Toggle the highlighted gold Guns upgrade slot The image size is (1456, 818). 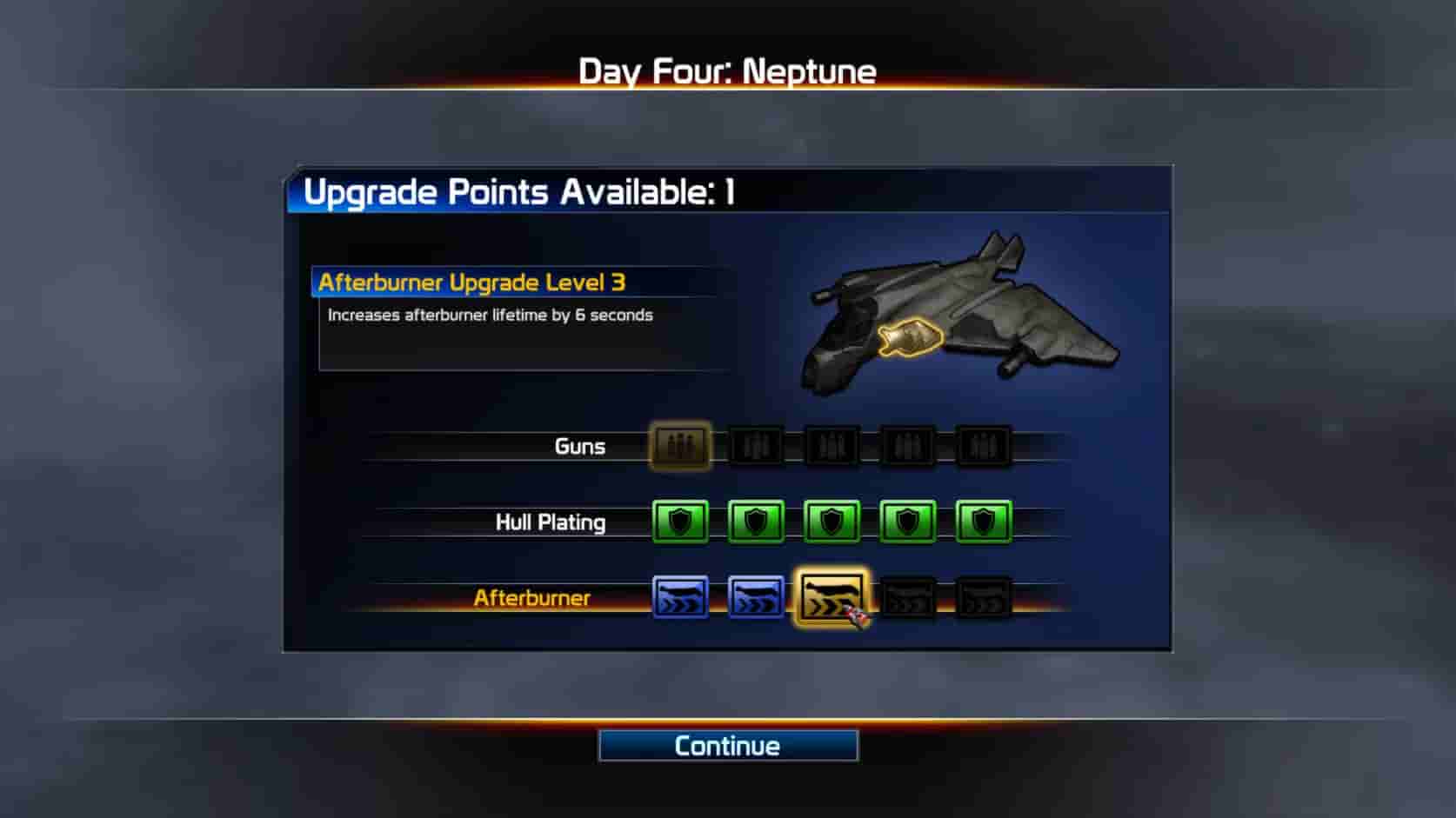coord(681,446)
